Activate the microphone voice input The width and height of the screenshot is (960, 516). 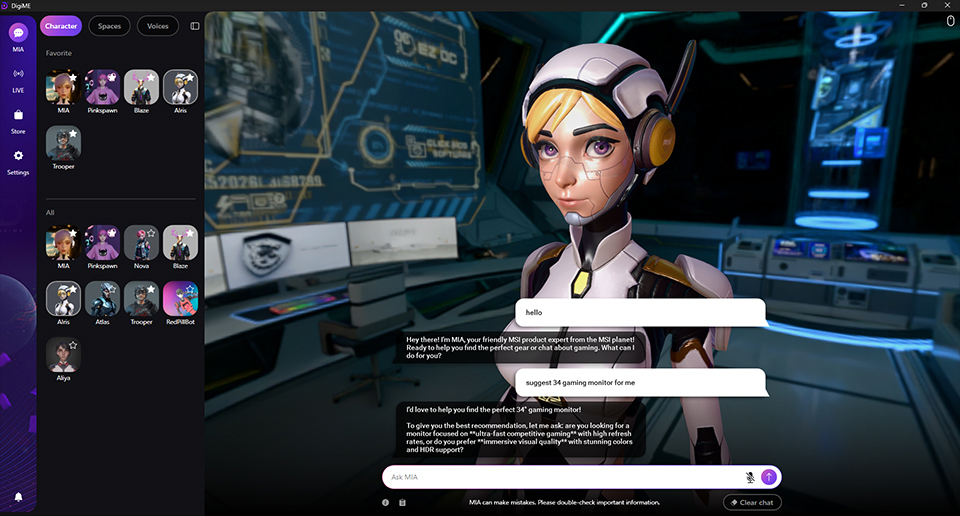click(x=749, y=477)
